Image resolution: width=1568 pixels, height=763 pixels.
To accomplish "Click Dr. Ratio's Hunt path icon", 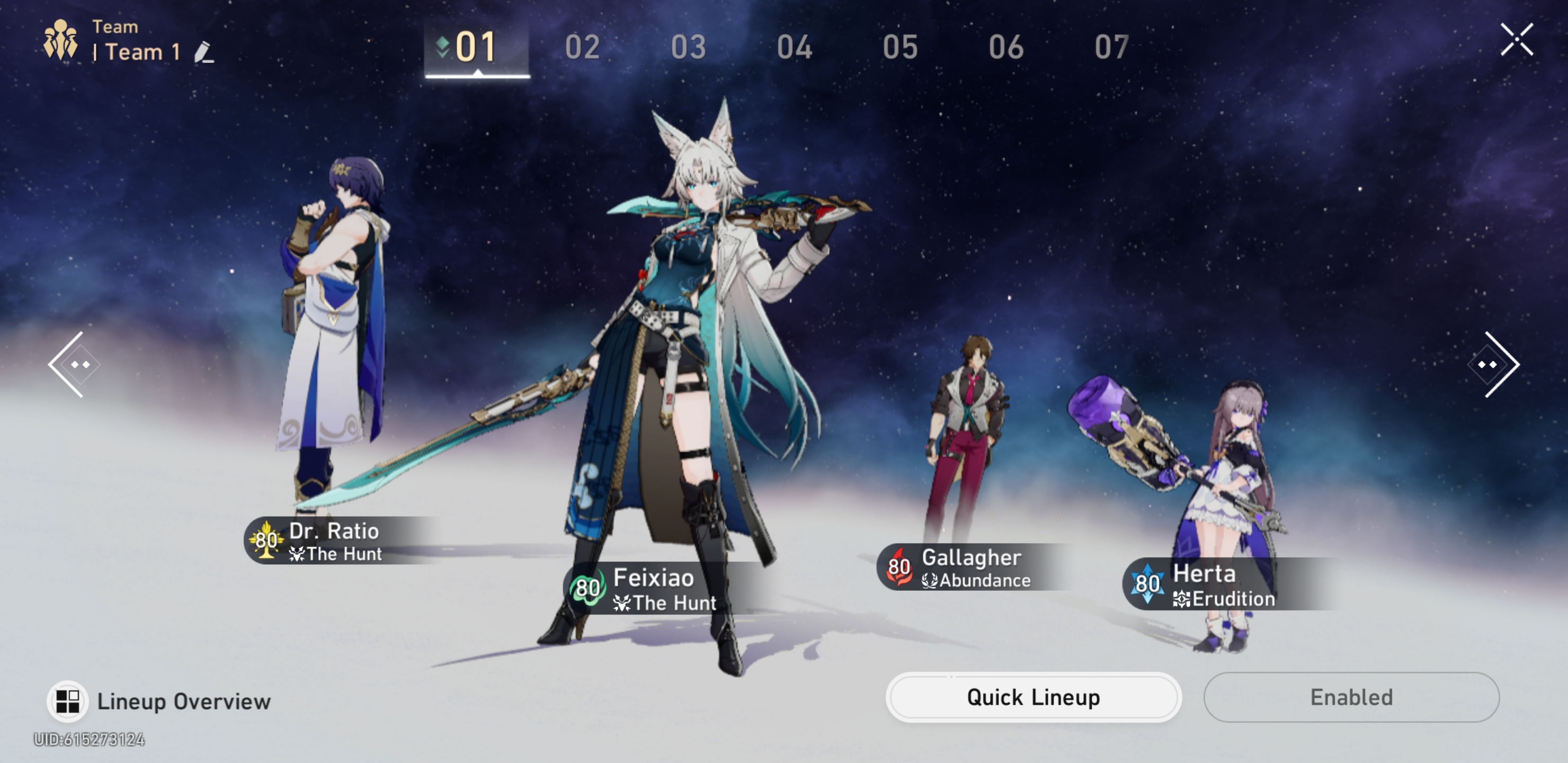I will pos(297,554).
